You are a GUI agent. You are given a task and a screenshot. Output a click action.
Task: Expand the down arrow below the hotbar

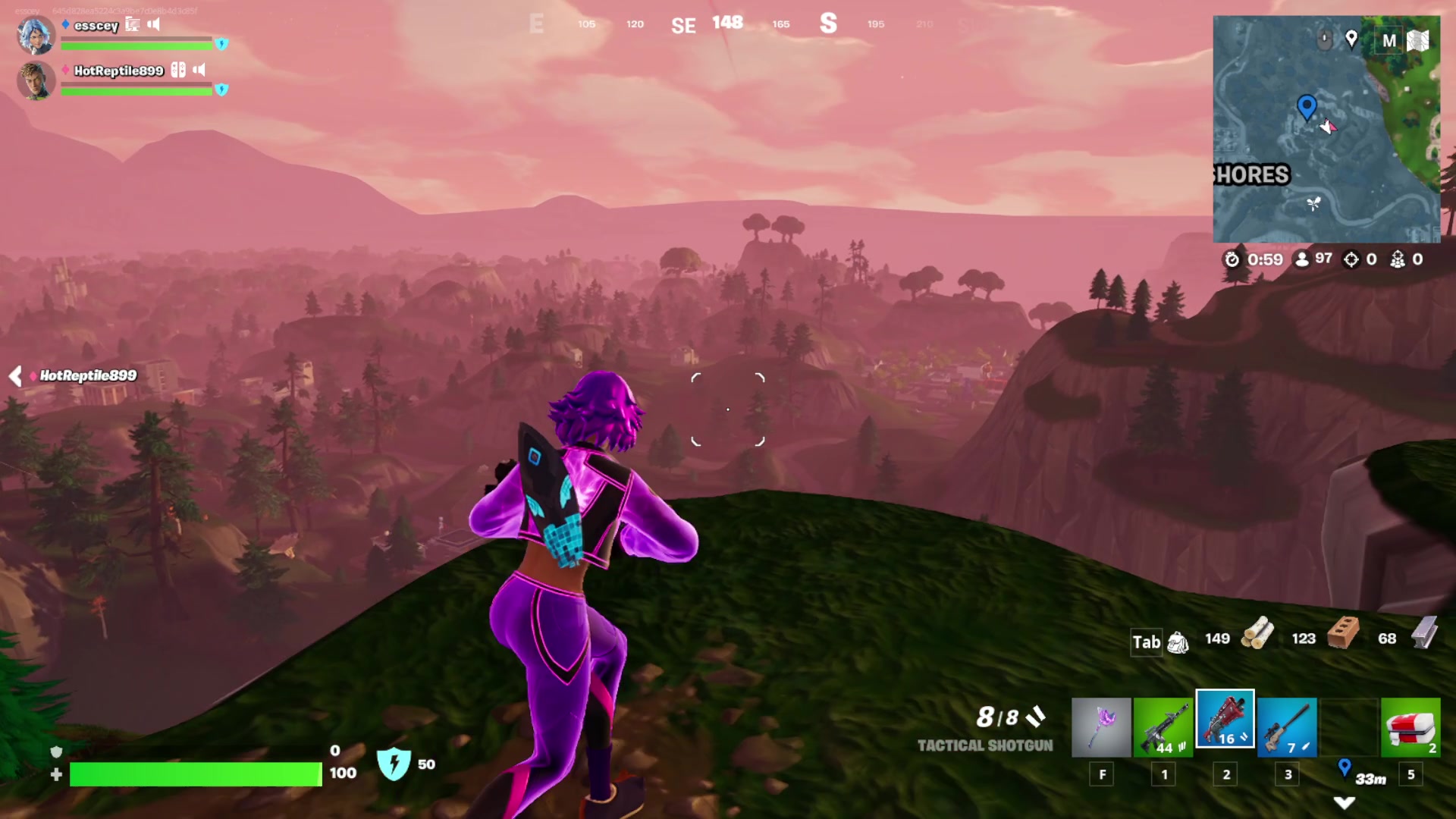click(x=1344, y=802)
